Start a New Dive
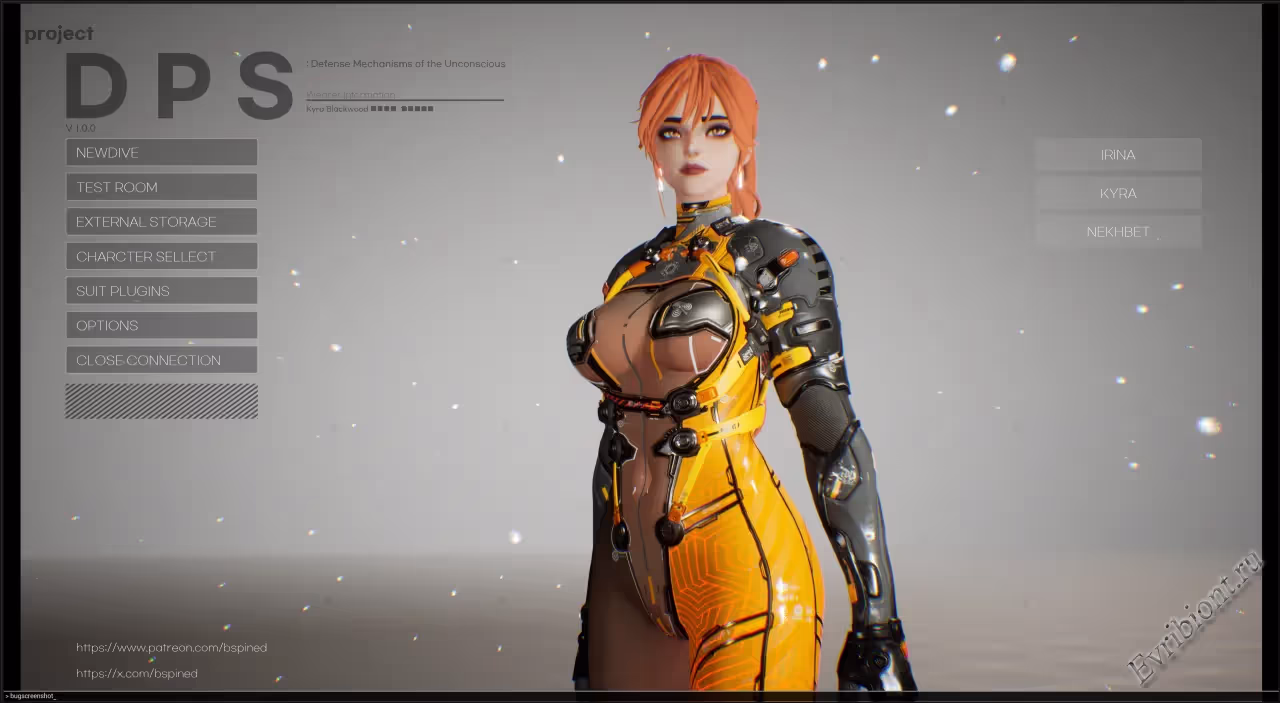 click(x=161, y=152)
